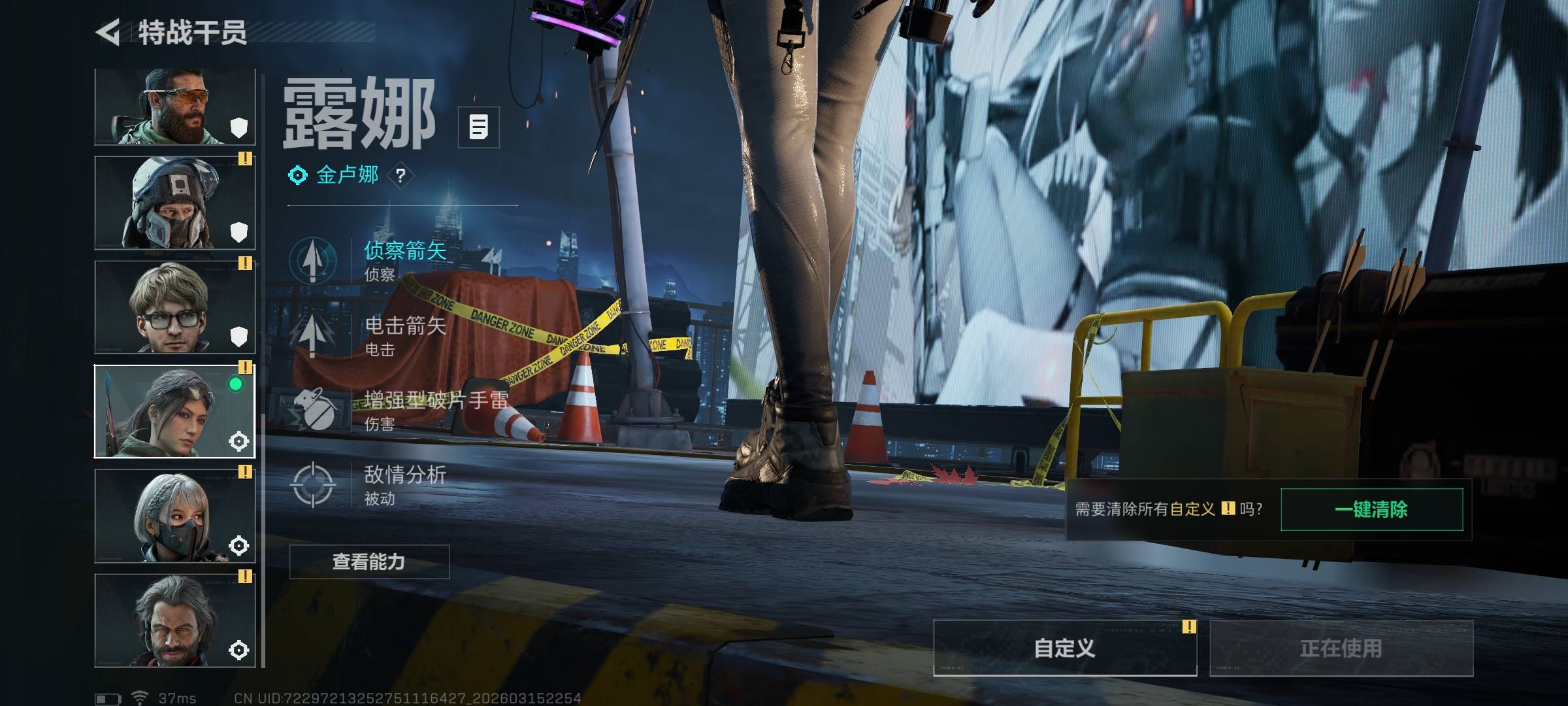Image resolution: width=1568 pixels, height=706 pixels.
Task: Select the 电击箭矢 shock arrow skill
Action: (313, 335)
